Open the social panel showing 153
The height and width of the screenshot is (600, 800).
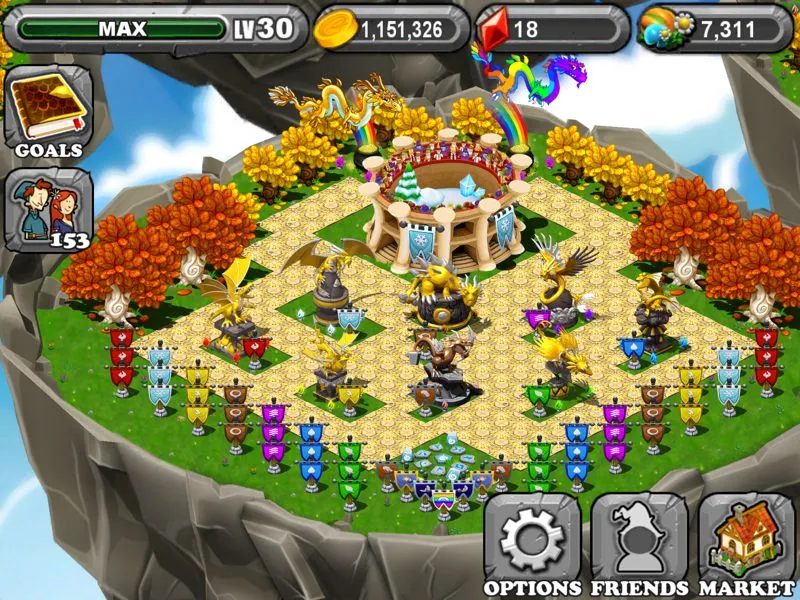pos(48,210)
